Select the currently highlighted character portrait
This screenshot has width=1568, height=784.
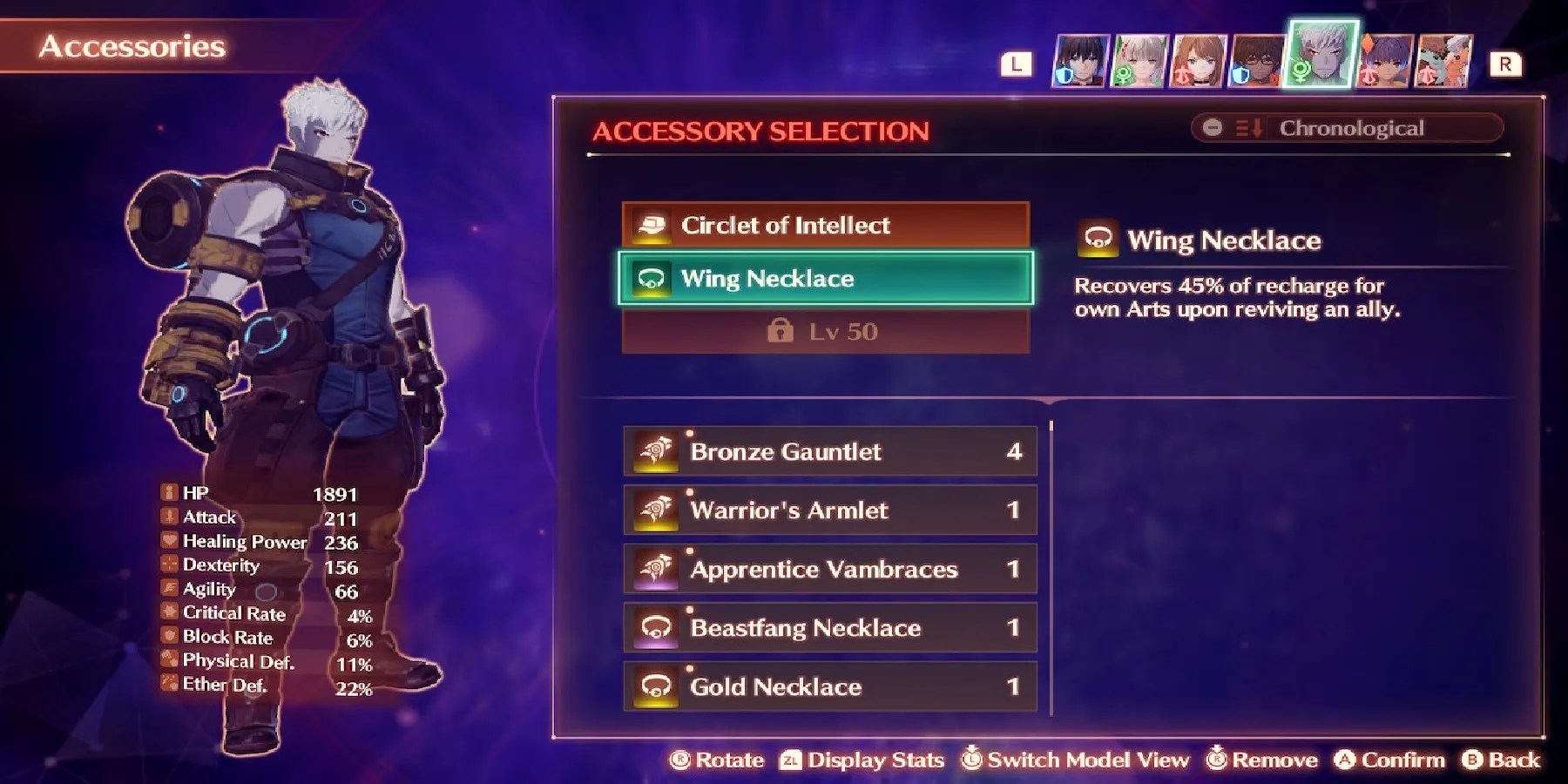pos(1321,54)
